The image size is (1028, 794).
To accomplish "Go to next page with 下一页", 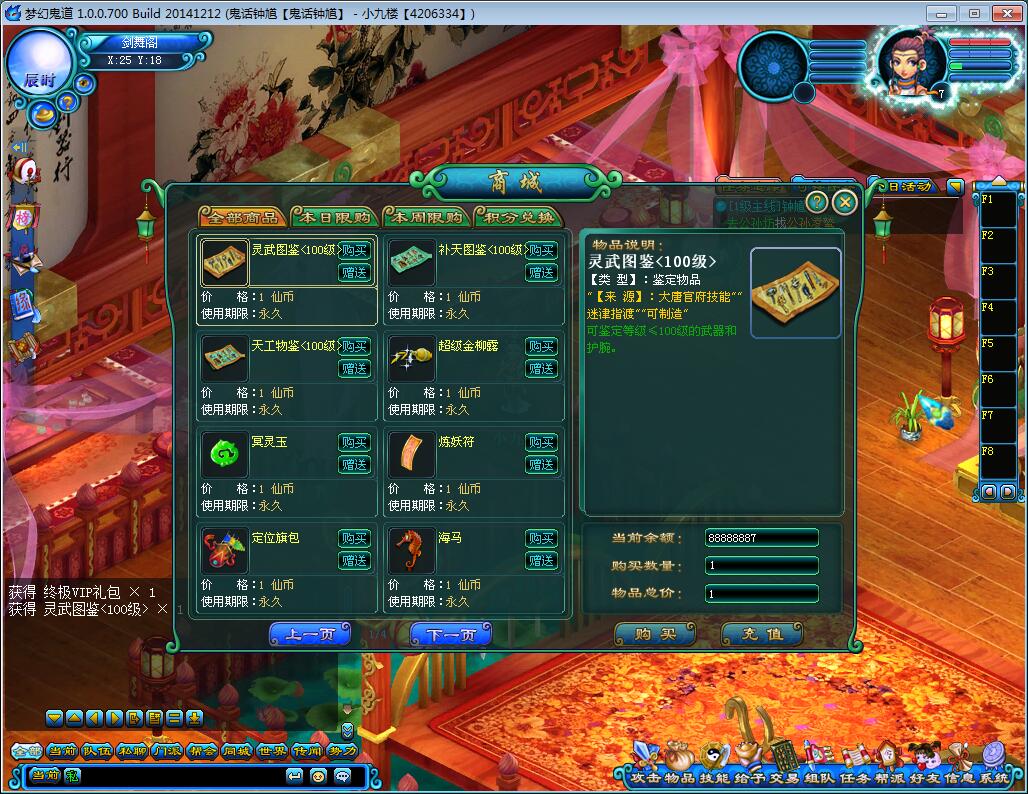I will click(x=450, y=634).
